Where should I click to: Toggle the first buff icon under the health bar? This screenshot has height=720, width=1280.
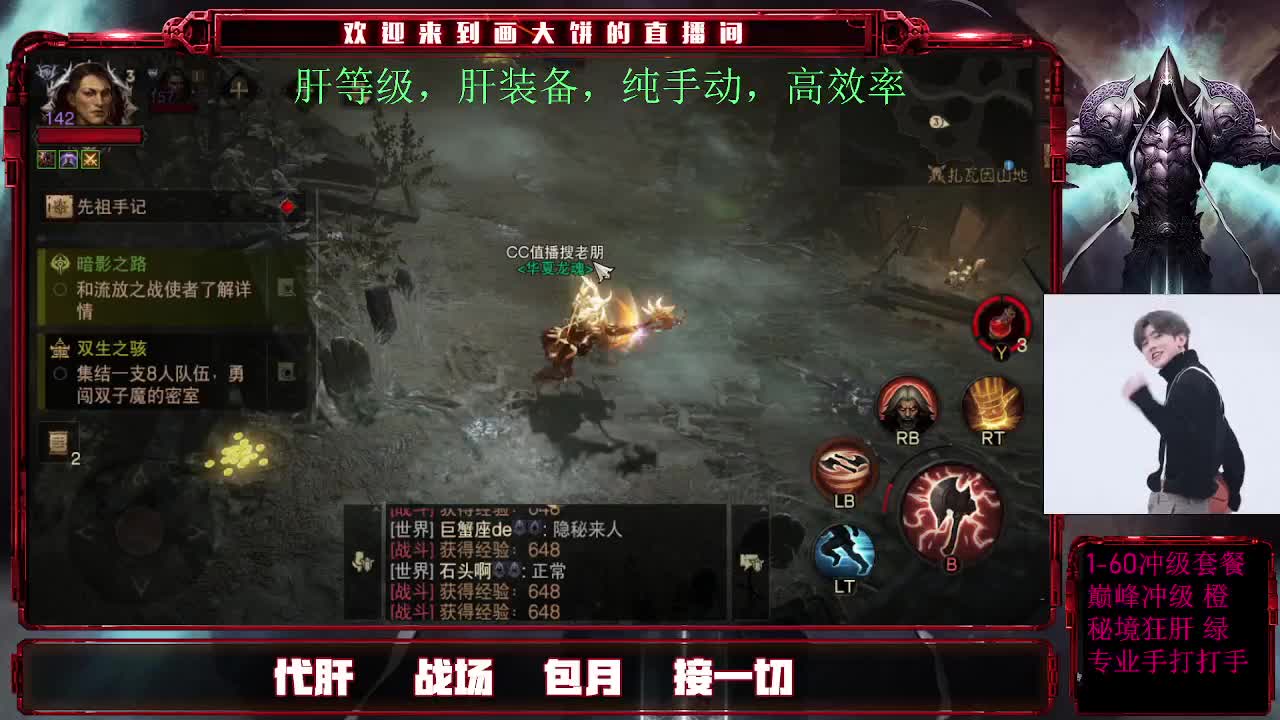click(44, 158)
